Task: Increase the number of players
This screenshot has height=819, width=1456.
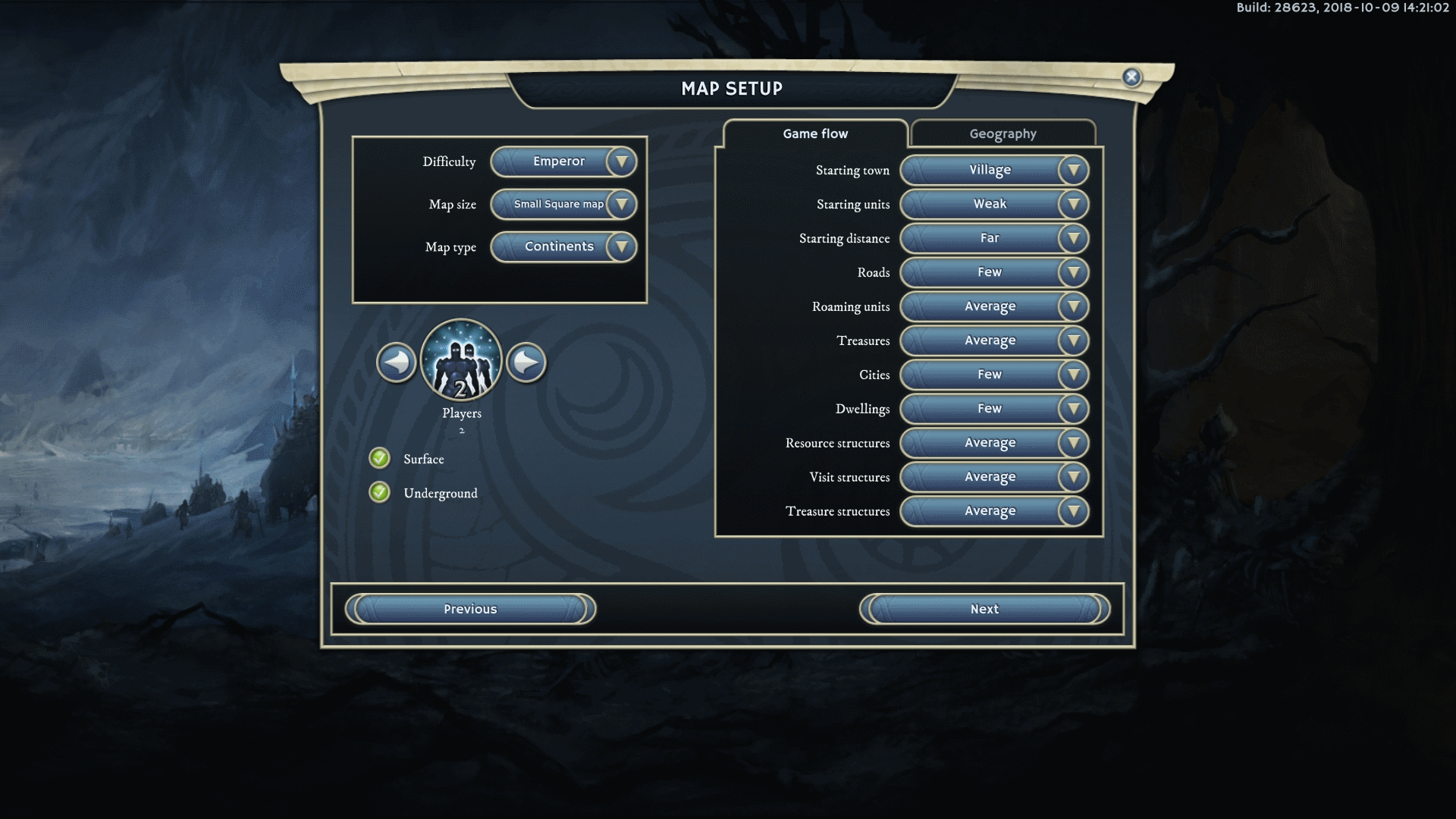Action: click(526, 362)
